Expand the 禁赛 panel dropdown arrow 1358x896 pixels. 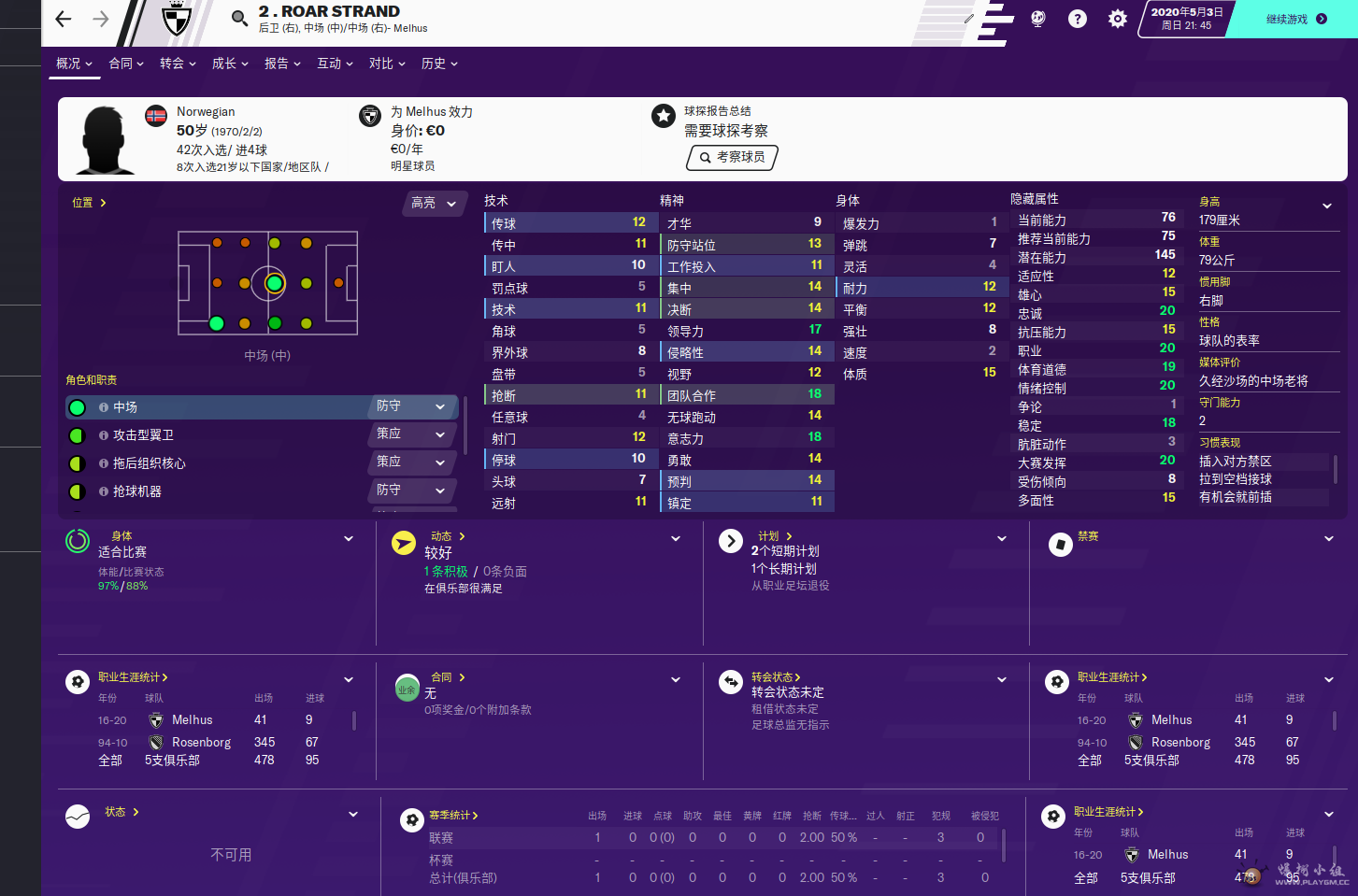tap(1328, 539)
